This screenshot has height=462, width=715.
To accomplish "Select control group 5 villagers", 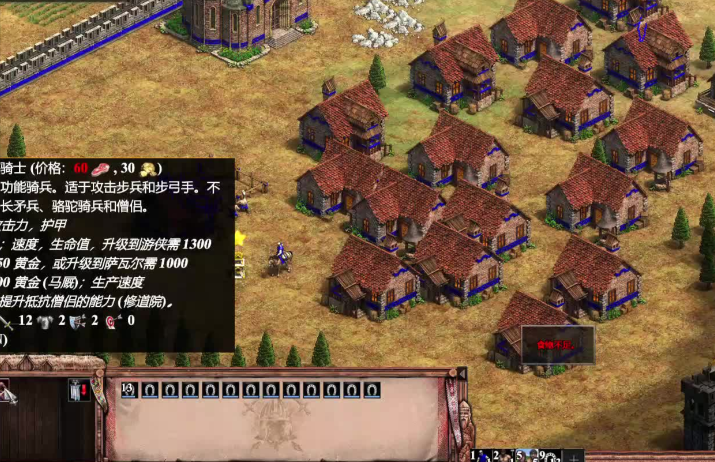I will 526,456.
